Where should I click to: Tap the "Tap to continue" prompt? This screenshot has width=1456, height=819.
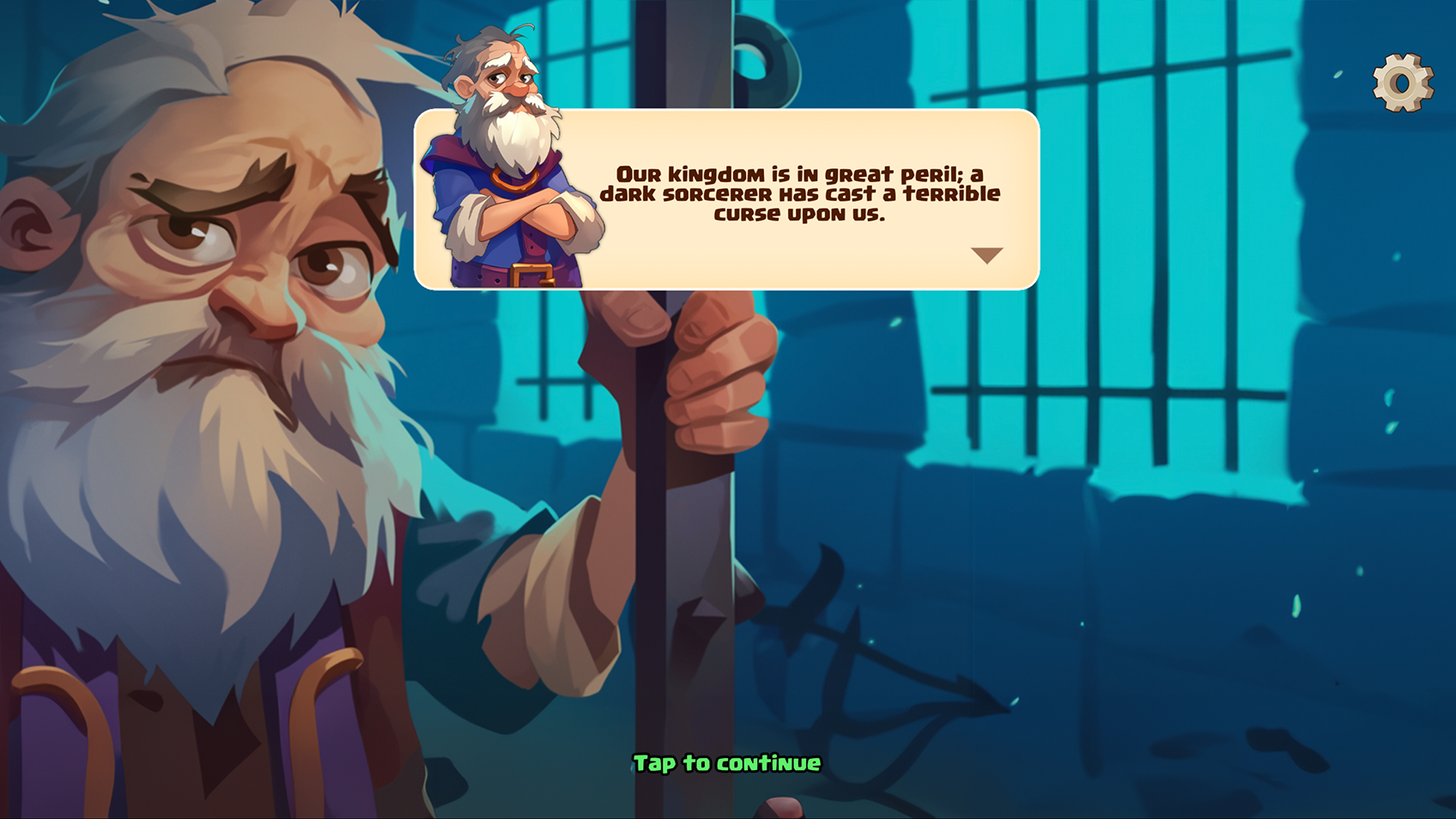727,763
